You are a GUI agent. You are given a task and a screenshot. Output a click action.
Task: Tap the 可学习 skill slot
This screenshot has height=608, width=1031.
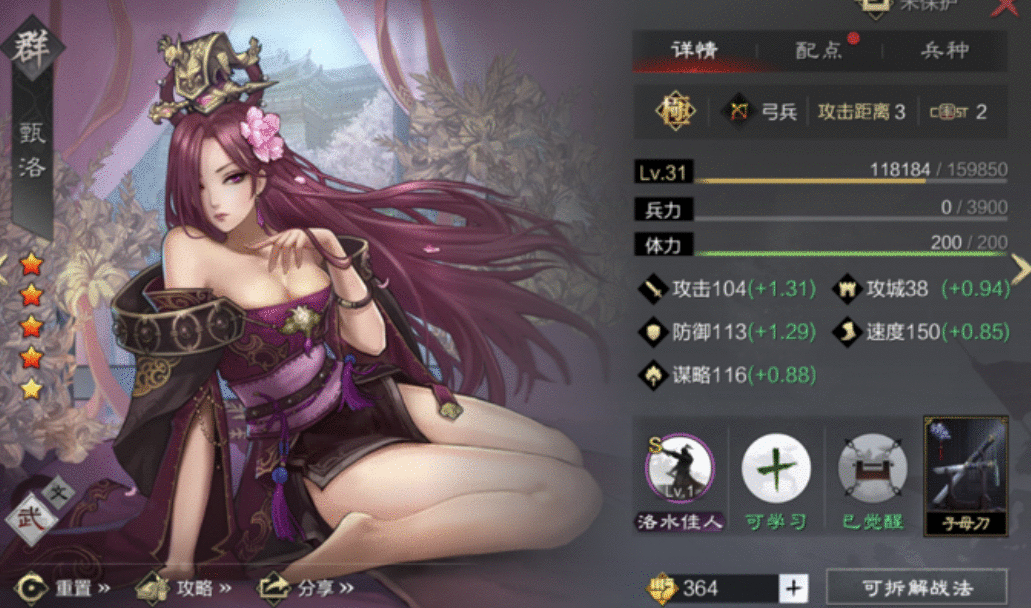776,469
